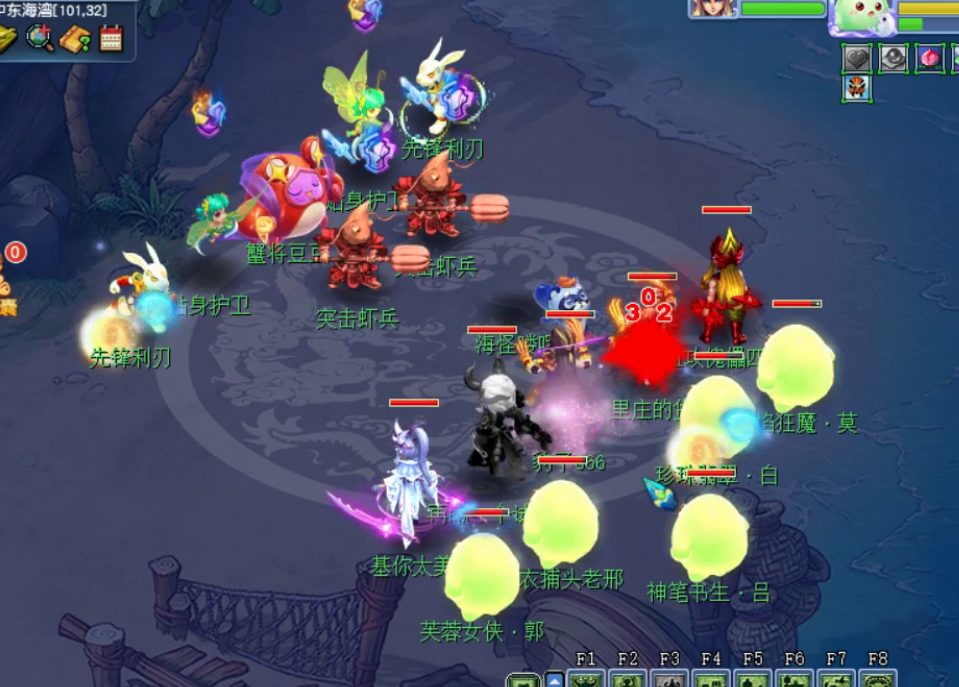Activate the F3 hotbar skill slot

pyautogui.click(x=670, y=679)
